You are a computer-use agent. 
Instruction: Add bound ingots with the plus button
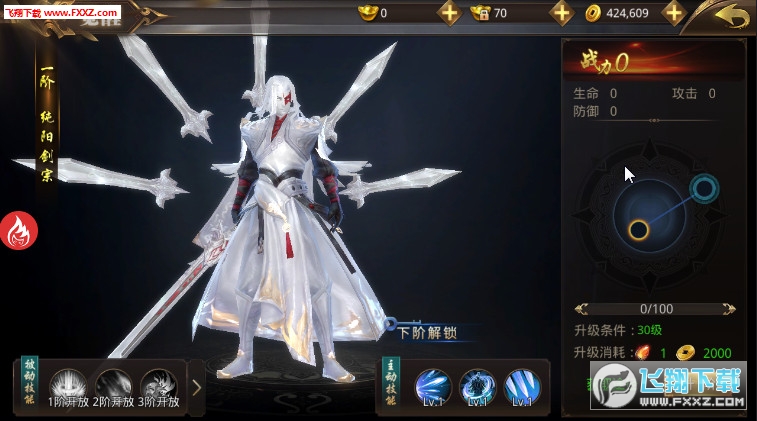pyautogui.click(x=562, y=13)
